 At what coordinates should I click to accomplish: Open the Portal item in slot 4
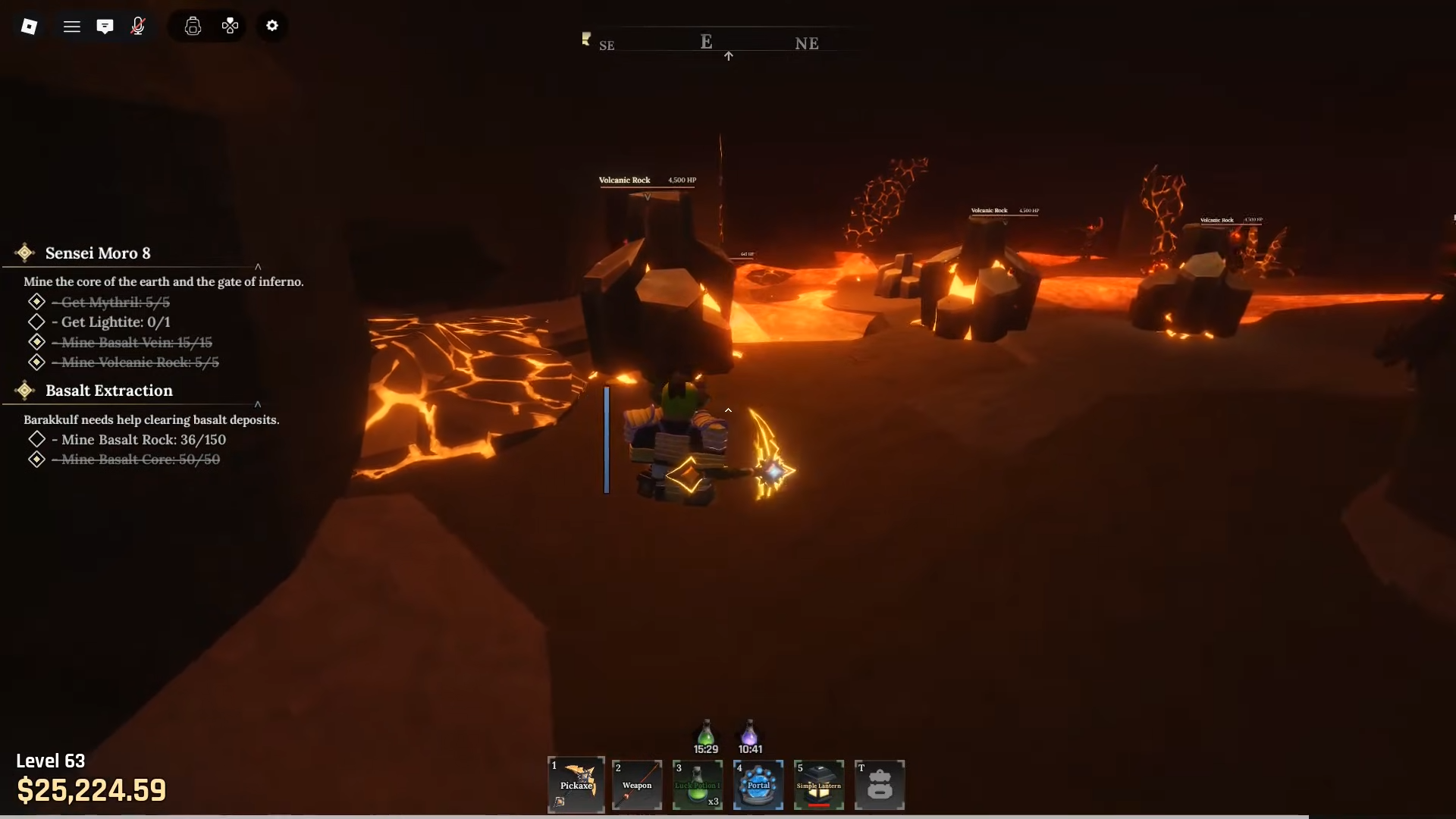[x=758, y=785]
